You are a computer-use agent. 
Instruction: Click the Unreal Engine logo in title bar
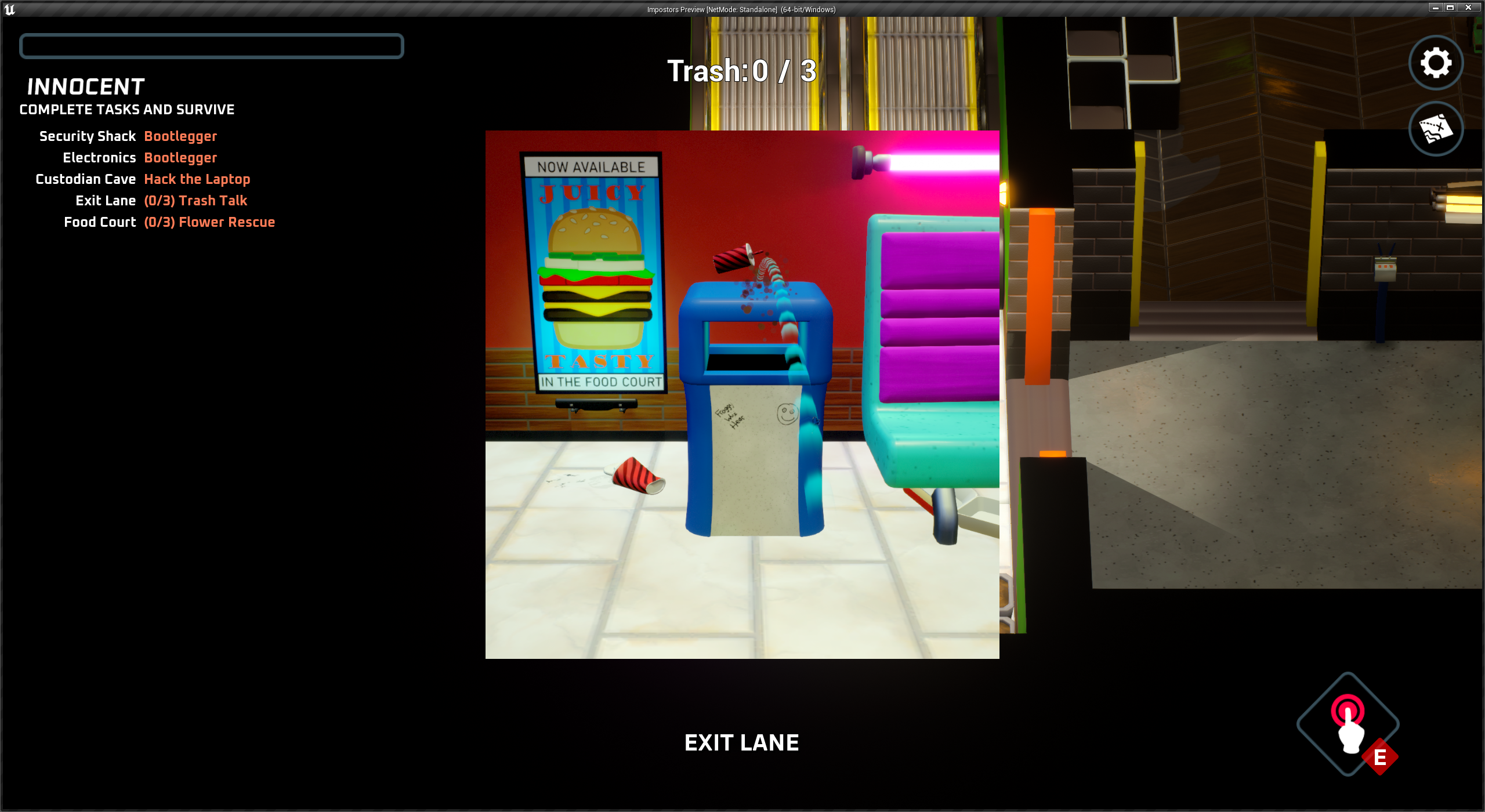click(x=10, y=9)
